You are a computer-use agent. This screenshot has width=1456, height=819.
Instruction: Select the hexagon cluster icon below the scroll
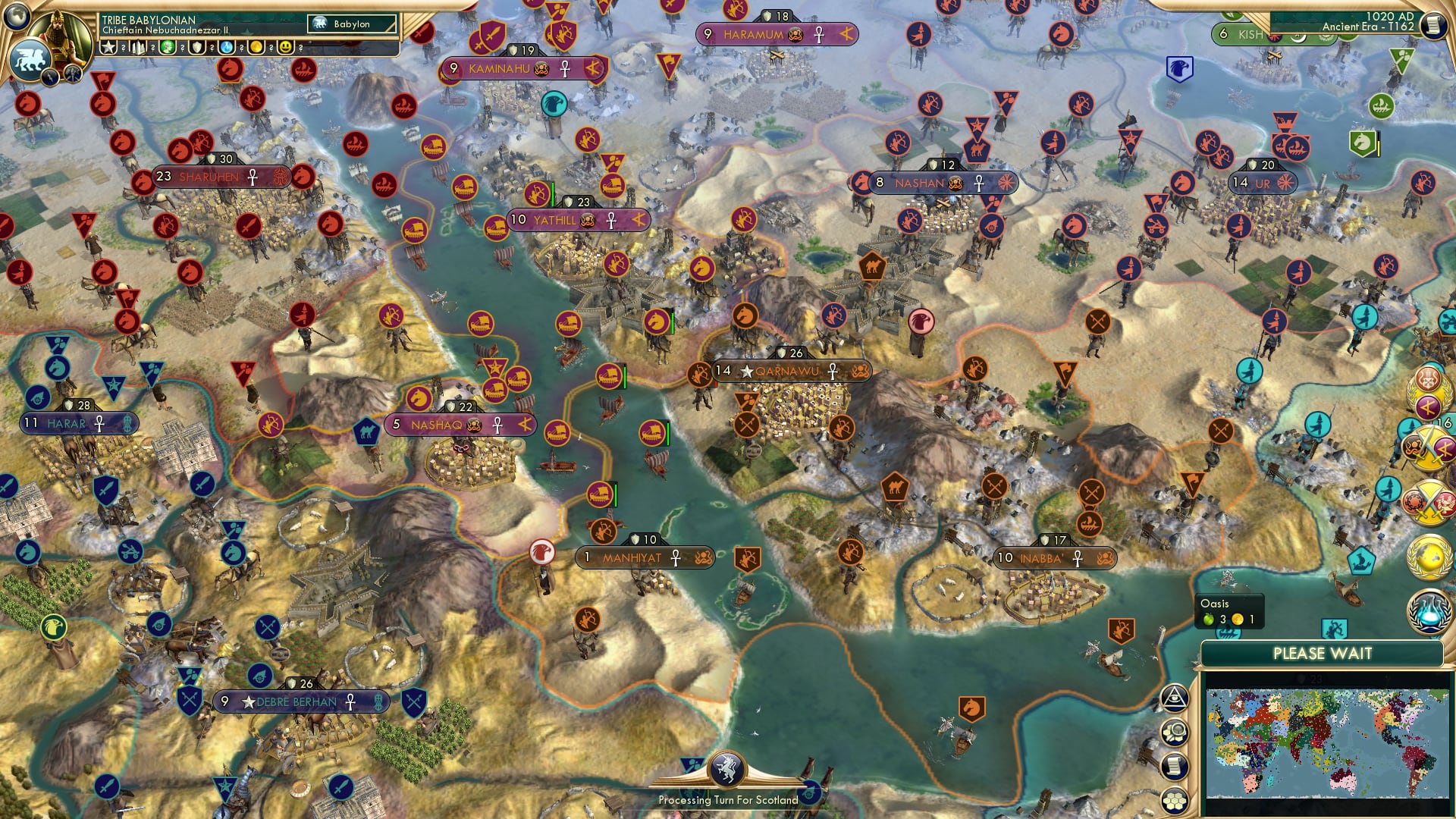pyautogui.click(x=1175, y=800)
